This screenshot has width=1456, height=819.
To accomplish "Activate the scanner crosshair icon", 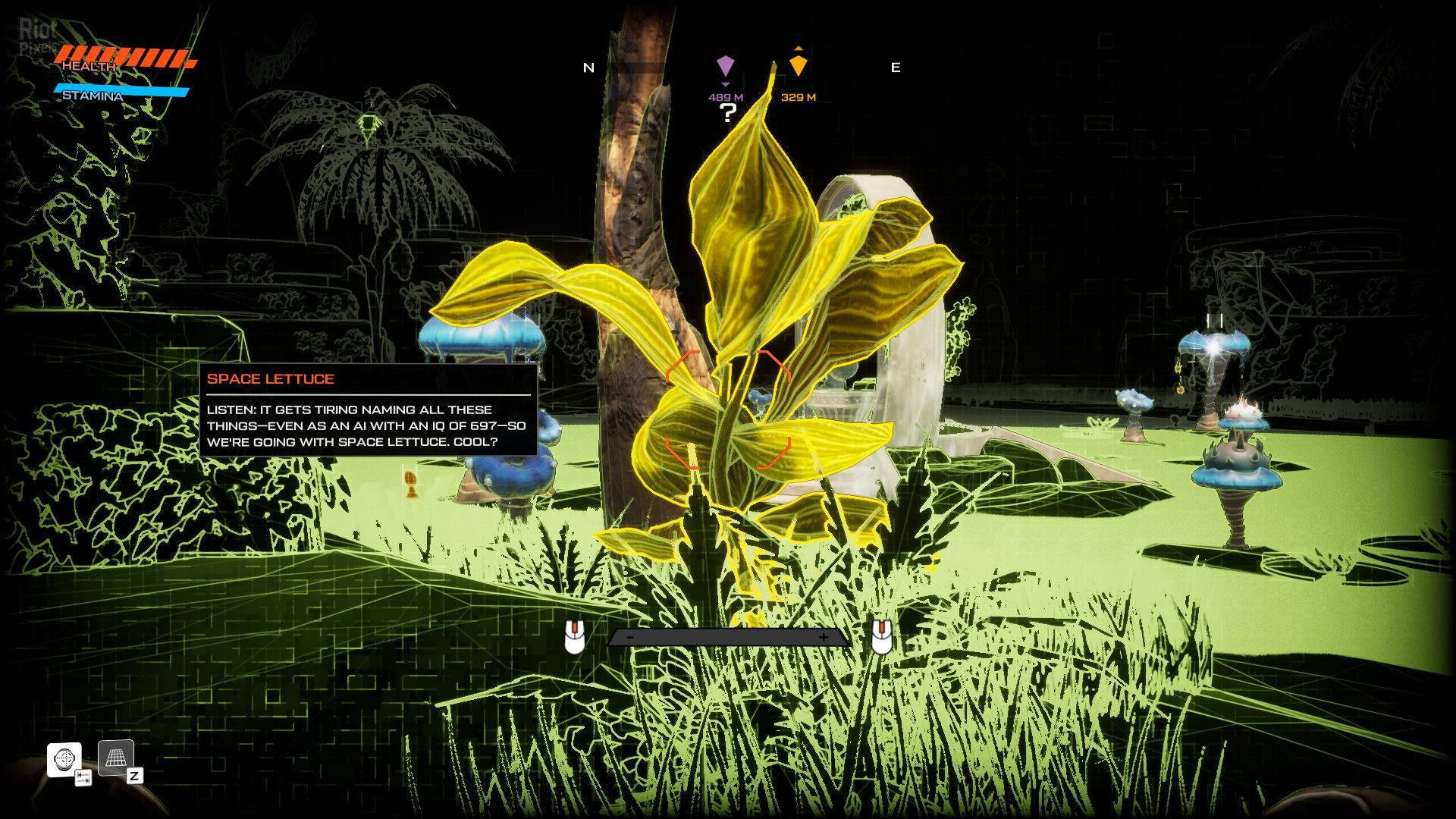I will tap(64, 759).
